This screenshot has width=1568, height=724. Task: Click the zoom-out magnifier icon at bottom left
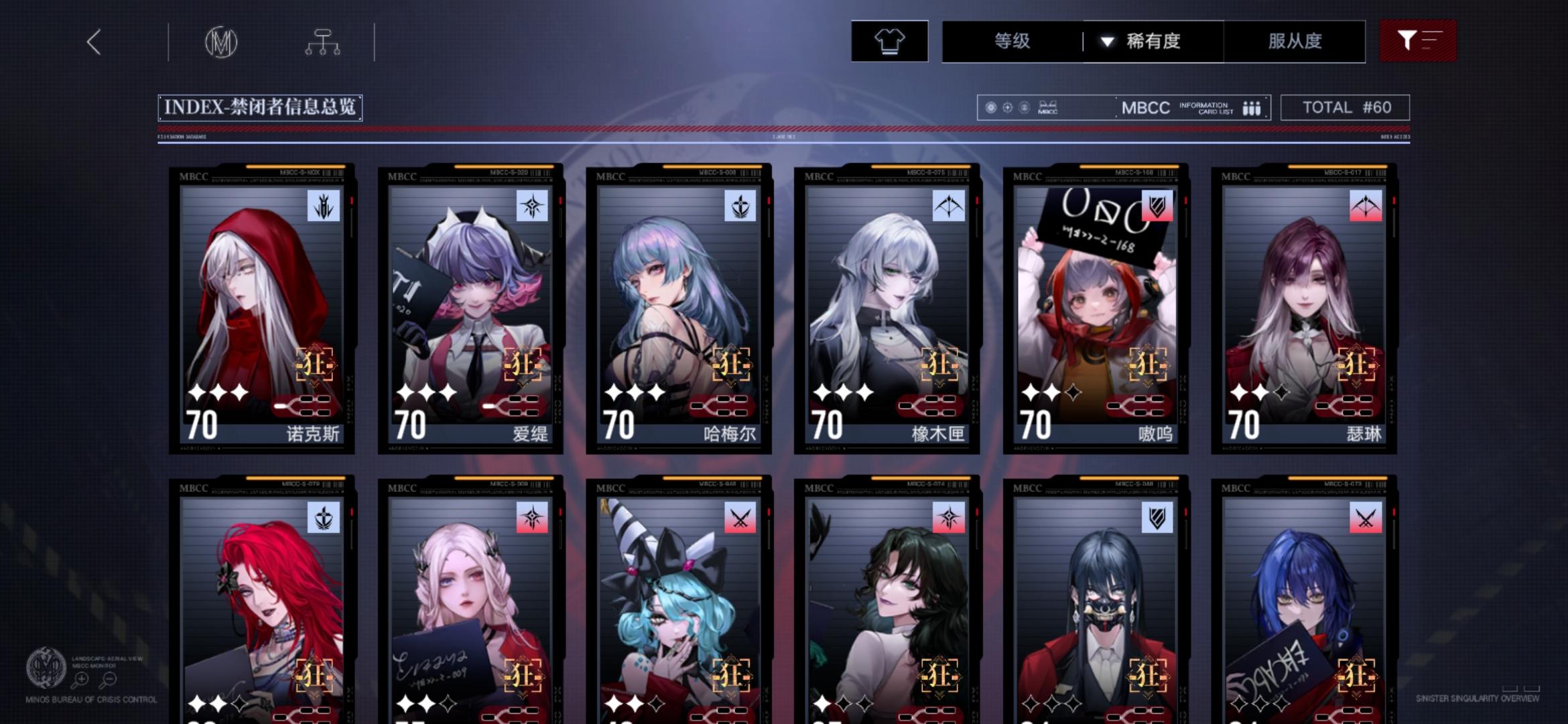point(109,680)
